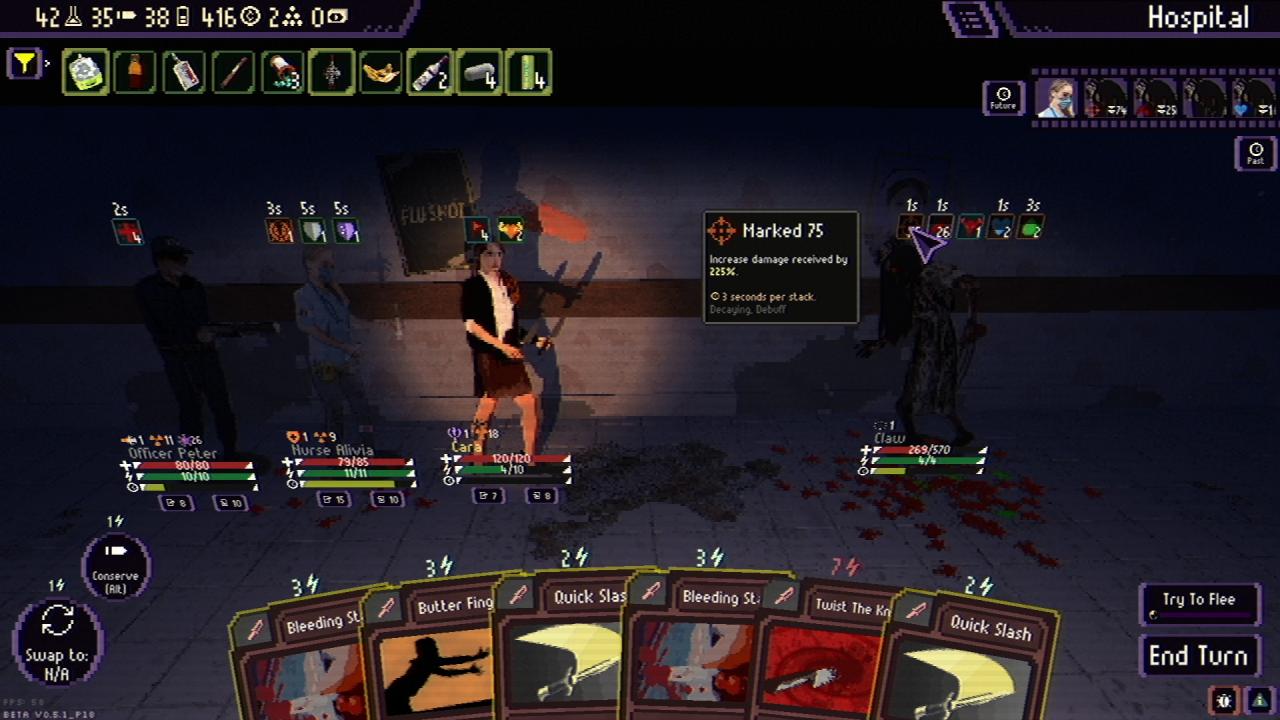Screen dimensions: 1280x720
Task: Click the Try To Flee button
Action: point(1198,601)
